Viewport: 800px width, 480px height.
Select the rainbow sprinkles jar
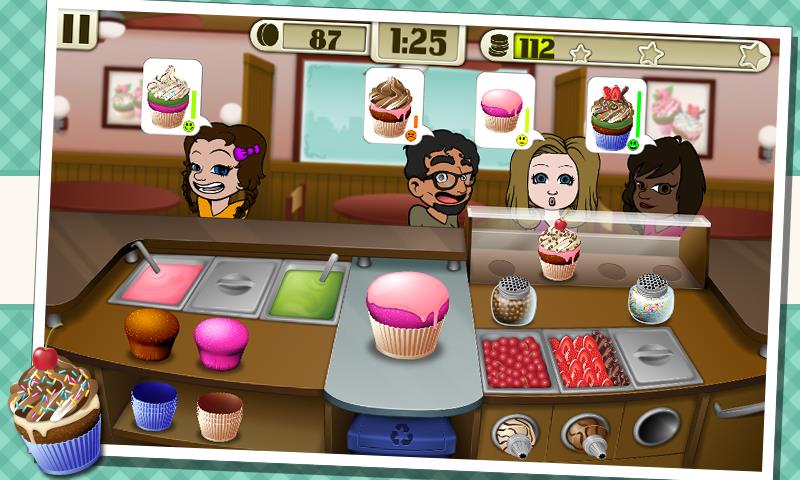pos(649,298)
